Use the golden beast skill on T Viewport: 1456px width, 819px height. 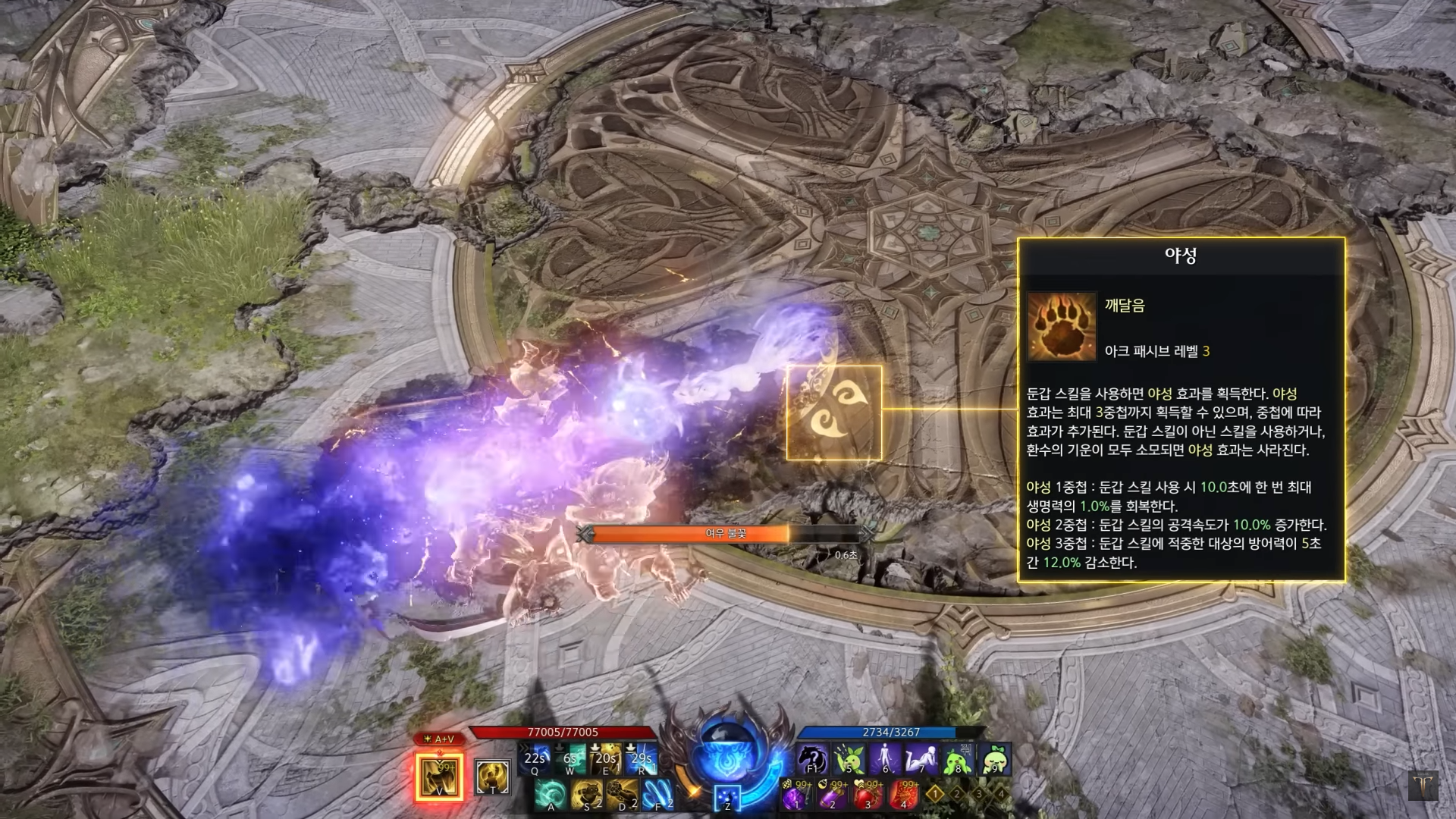pos(492,777)
